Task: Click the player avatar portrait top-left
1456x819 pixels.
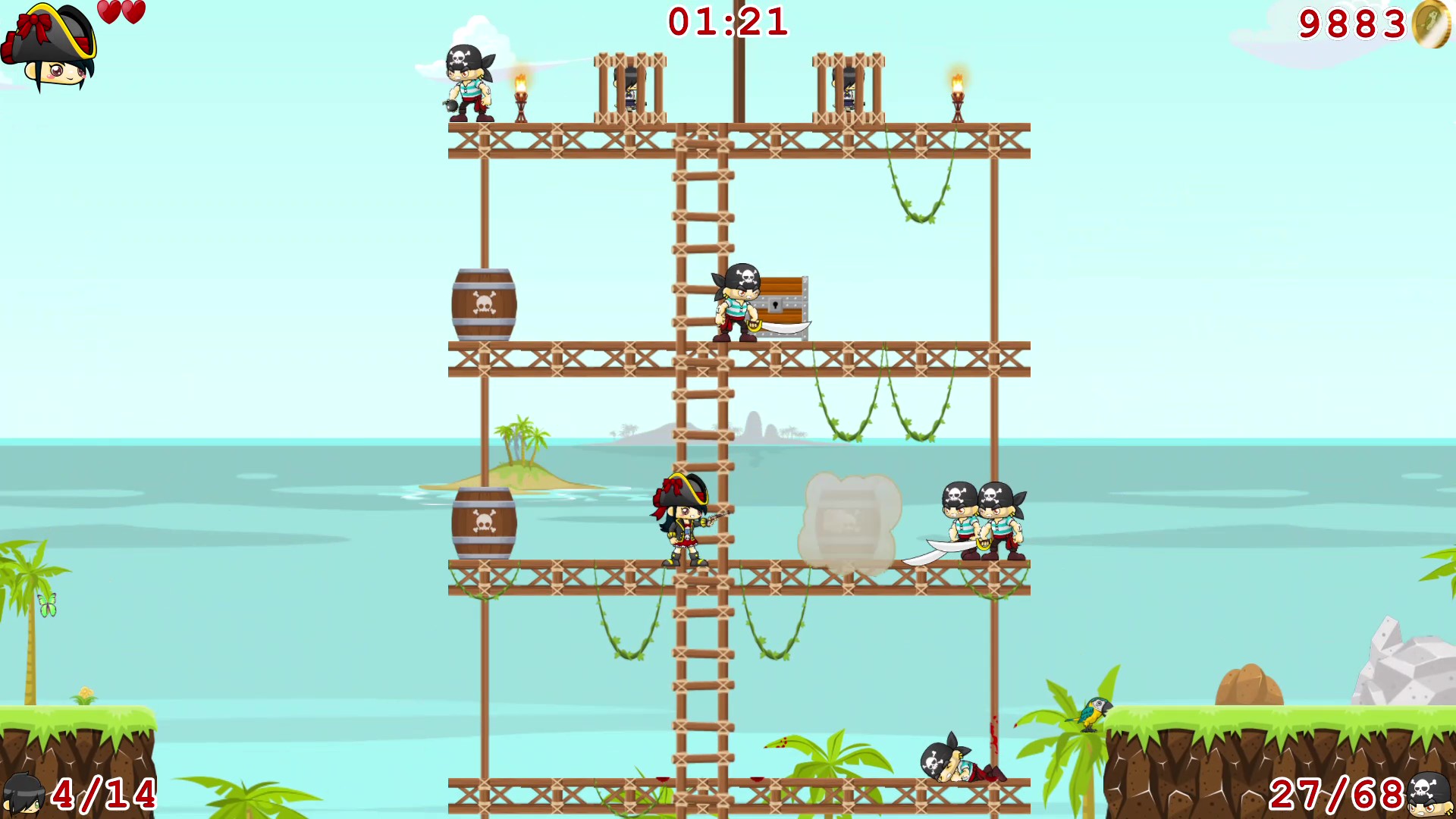Action: (49, 45)
